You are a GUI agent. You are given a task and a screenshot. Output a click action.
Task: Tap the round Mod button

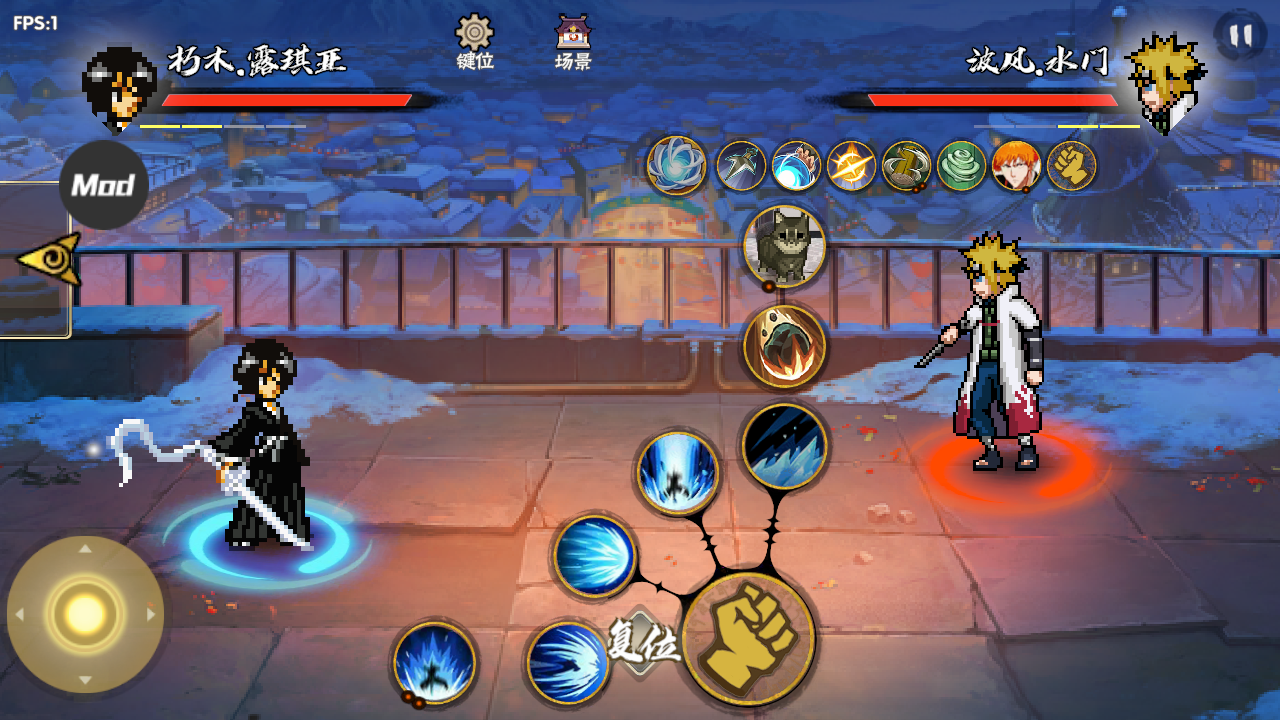tap(103, 185)
